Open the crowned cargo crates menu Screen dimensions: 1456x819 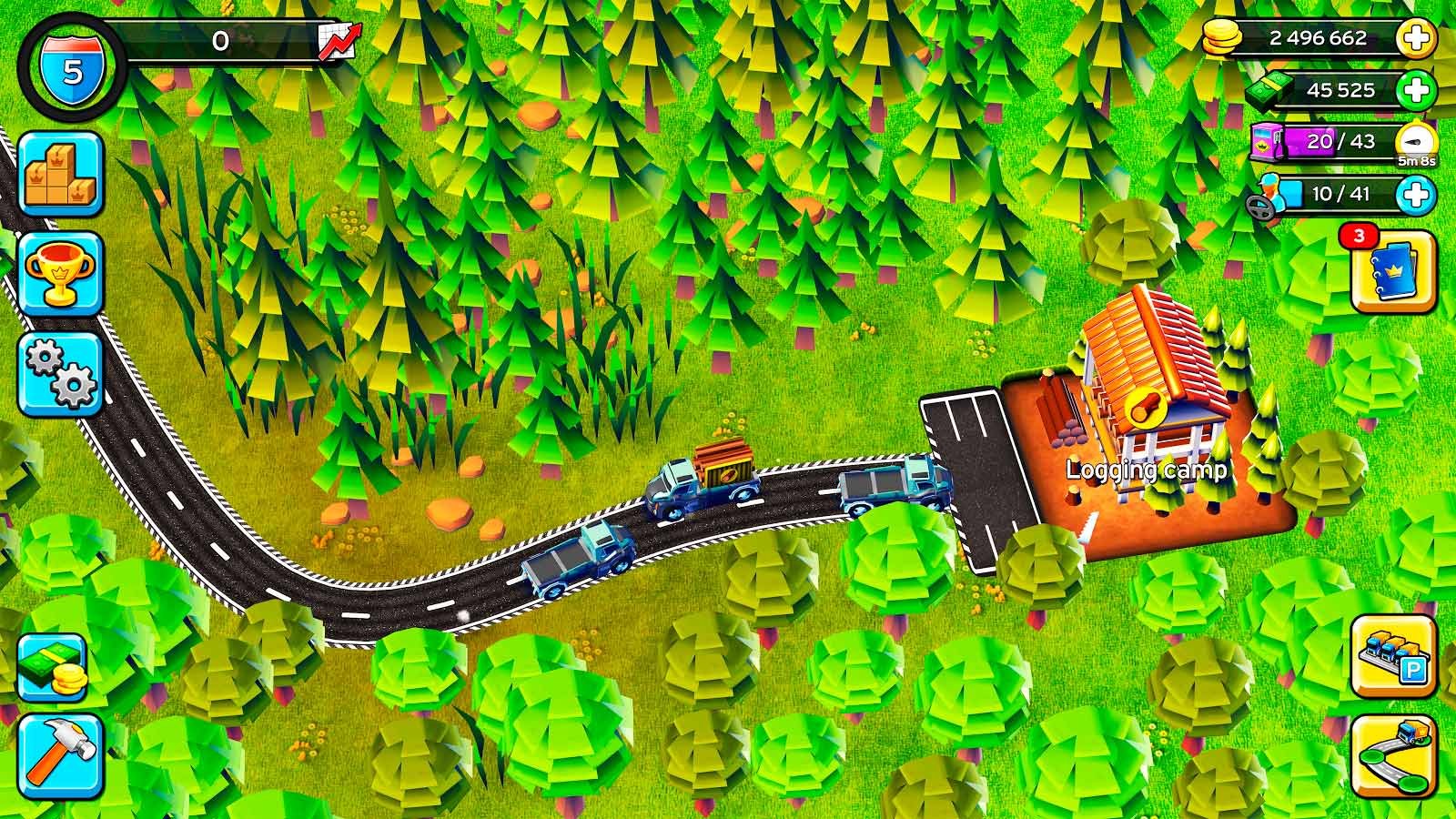[60, 175]
